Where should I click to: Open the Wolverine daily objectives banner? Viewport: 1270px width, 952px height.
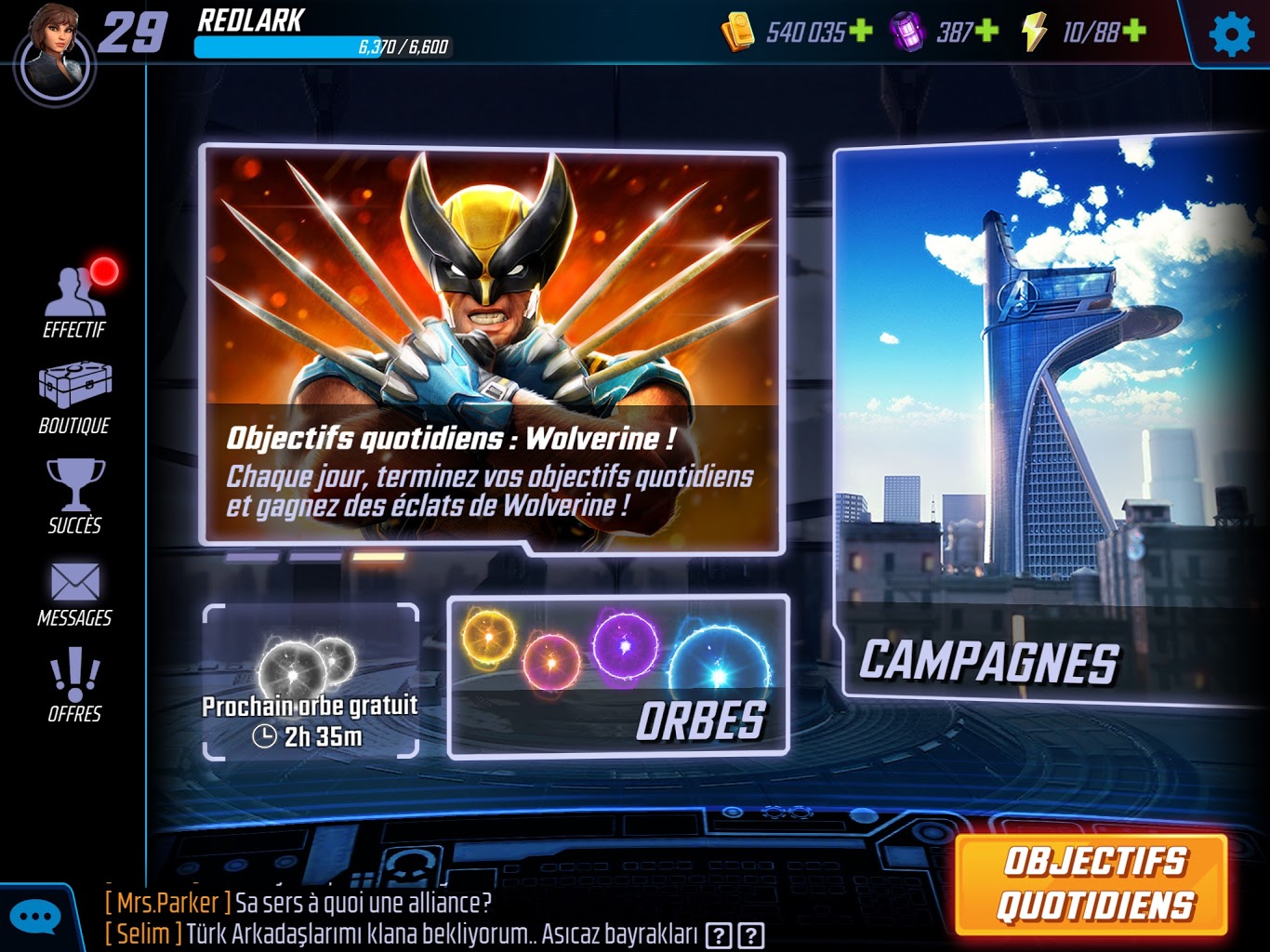[x=493, y=349]
